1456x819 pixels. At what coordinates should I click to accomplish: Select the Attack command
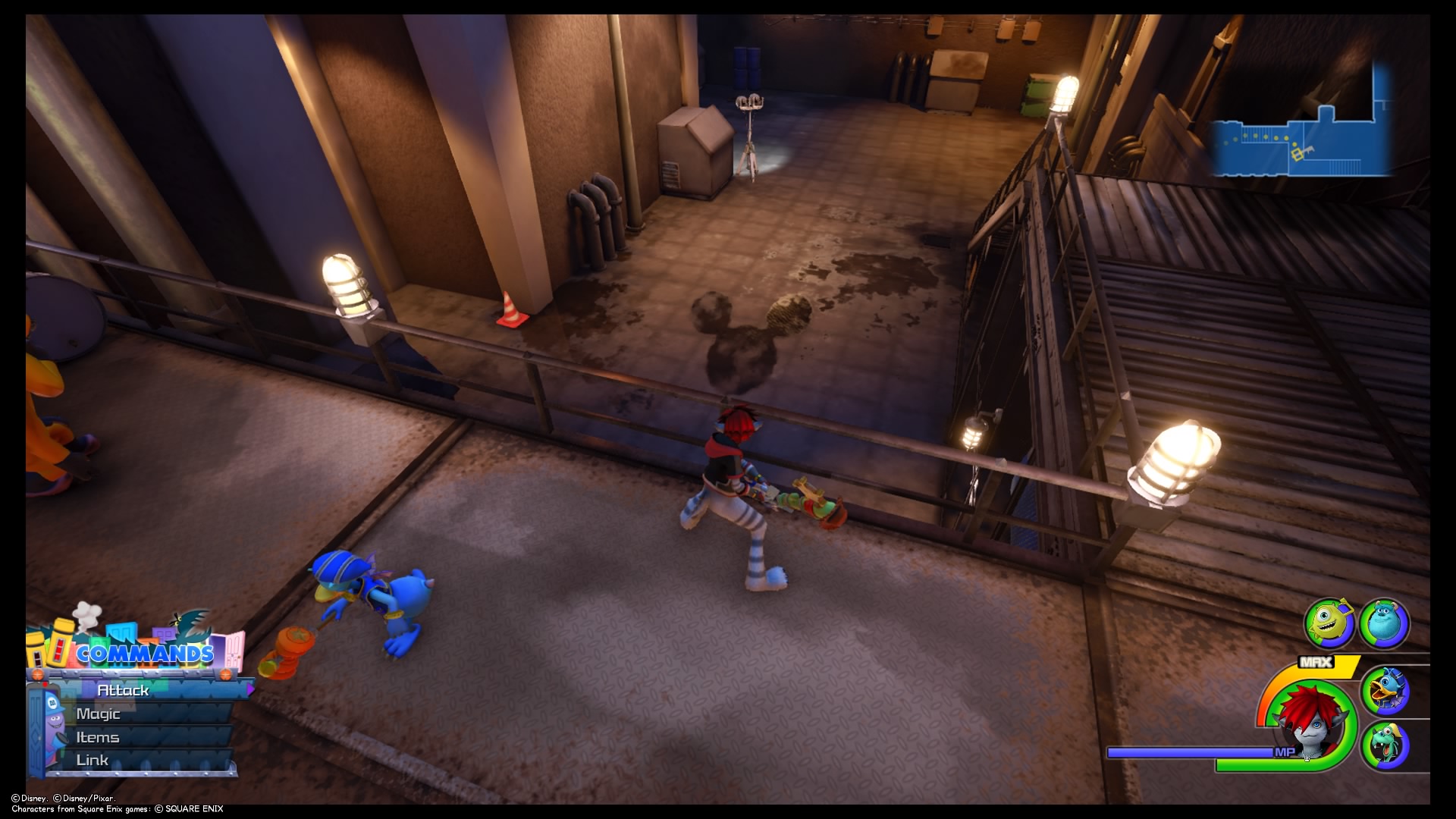tap(124, 690)
